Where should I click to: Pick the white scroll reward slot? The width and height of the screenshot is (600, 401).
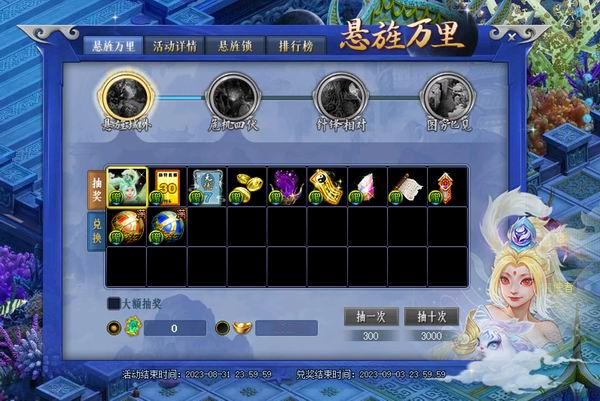[407, 186]
